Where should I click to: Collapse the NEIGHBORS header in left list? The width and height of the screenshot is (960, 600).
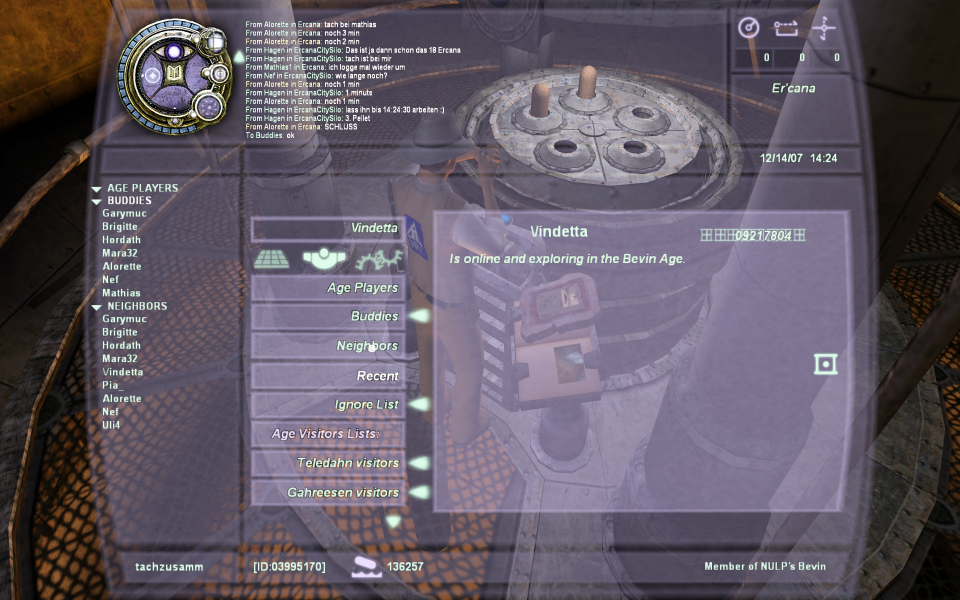coord(96,307)
